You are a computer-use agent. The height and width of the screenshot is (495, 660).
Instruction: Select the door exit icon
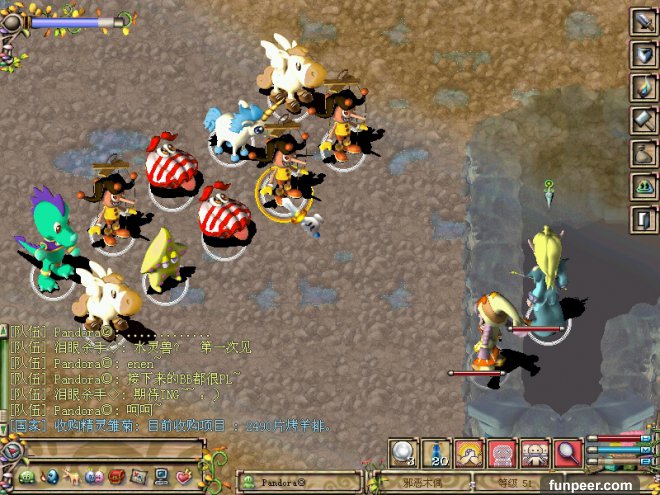click(643, 219)
